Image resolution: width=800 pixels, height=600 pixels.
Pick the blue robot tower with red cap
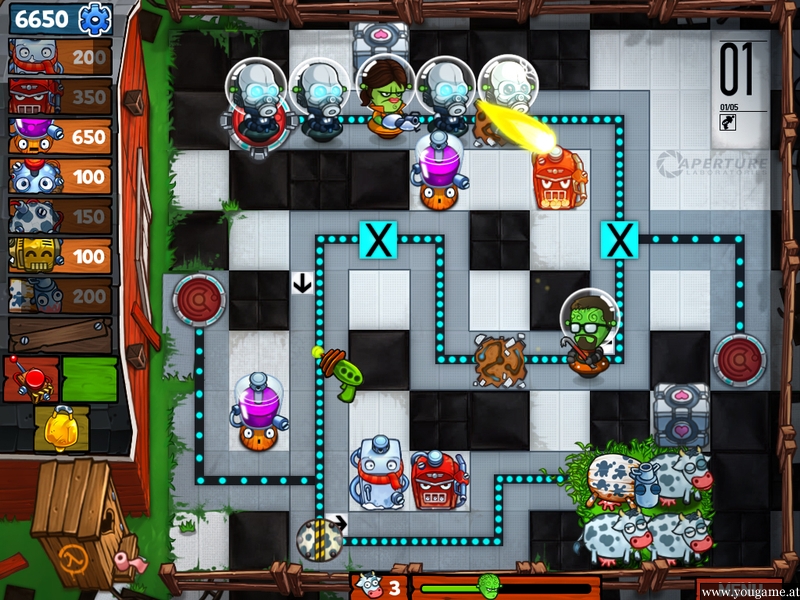click(60, 177)
